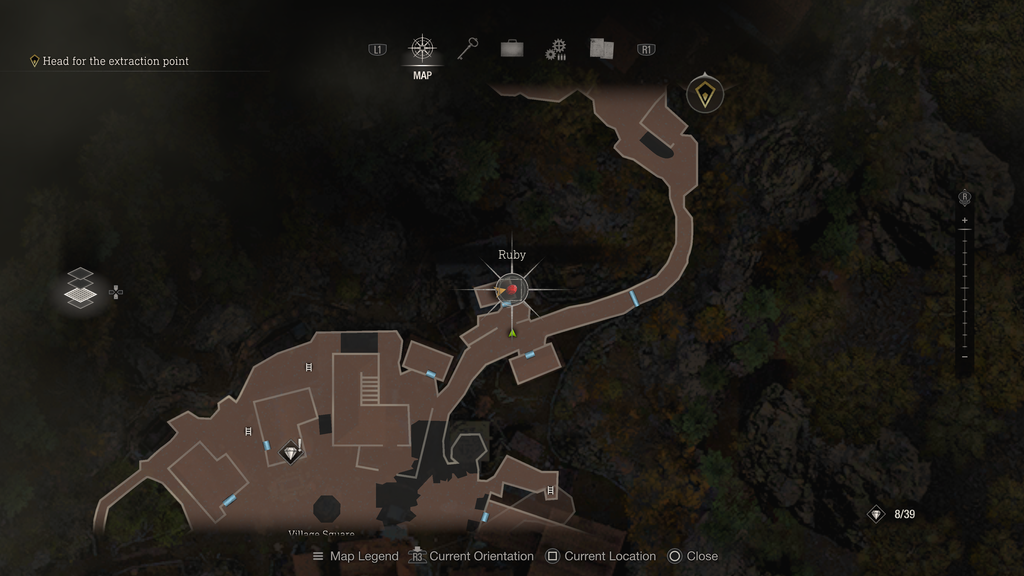Toggle Current Orientation view
1024x576 pixels.
click(x=471, y=556)
